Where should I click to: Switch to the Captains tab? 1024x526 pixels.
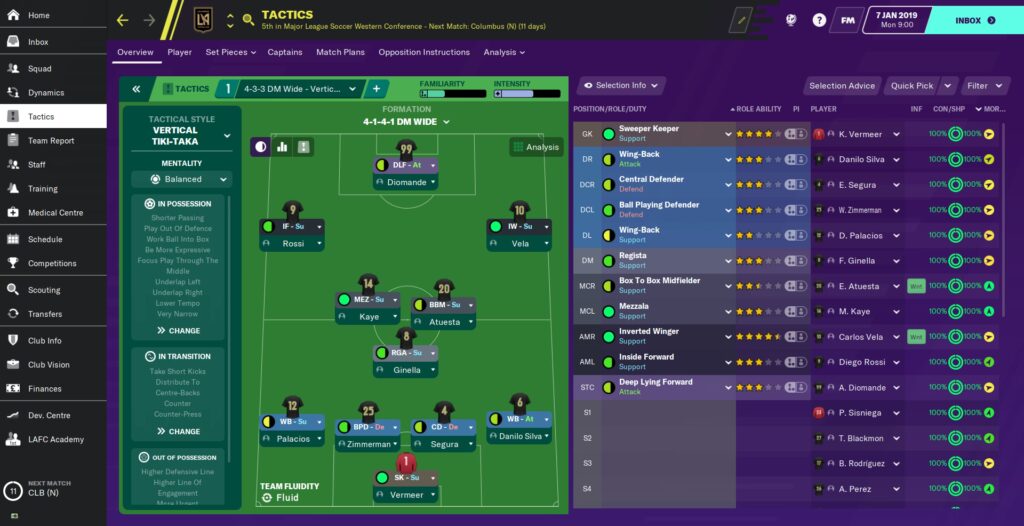pyautogui.click(x=285, y=52)
